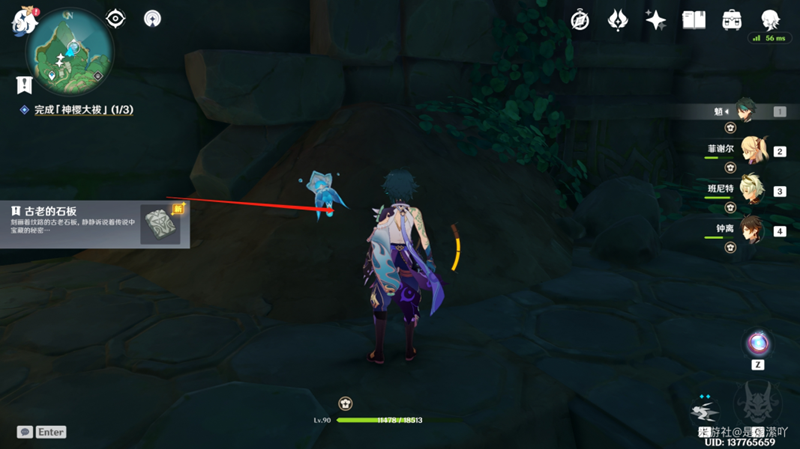Select the active character 魈 portrait

(744, 108)
